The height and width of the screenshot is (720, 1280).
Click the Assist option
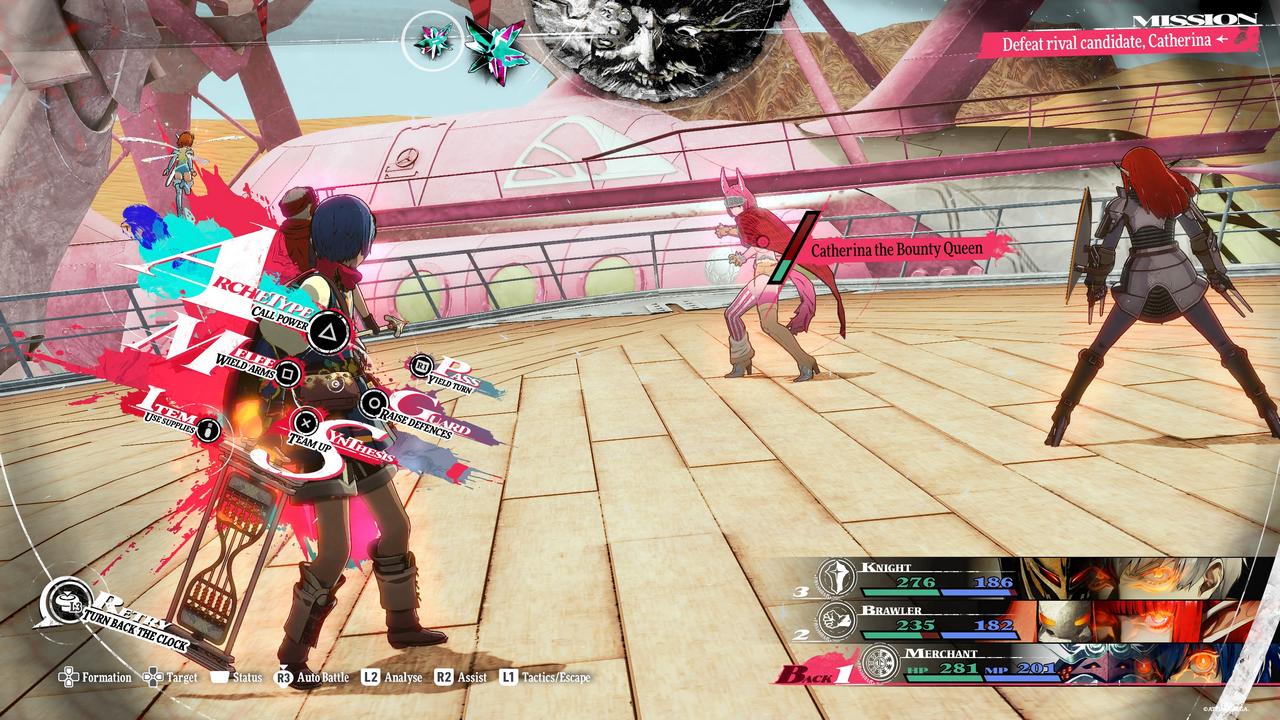(x=461, y=677)
